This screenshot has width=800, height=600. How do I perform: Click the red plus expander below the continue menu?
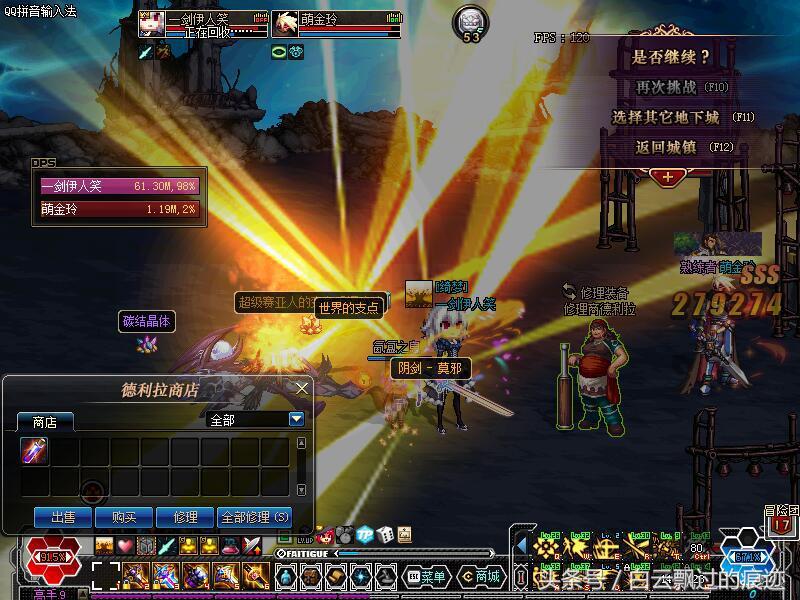coord(666,177)
